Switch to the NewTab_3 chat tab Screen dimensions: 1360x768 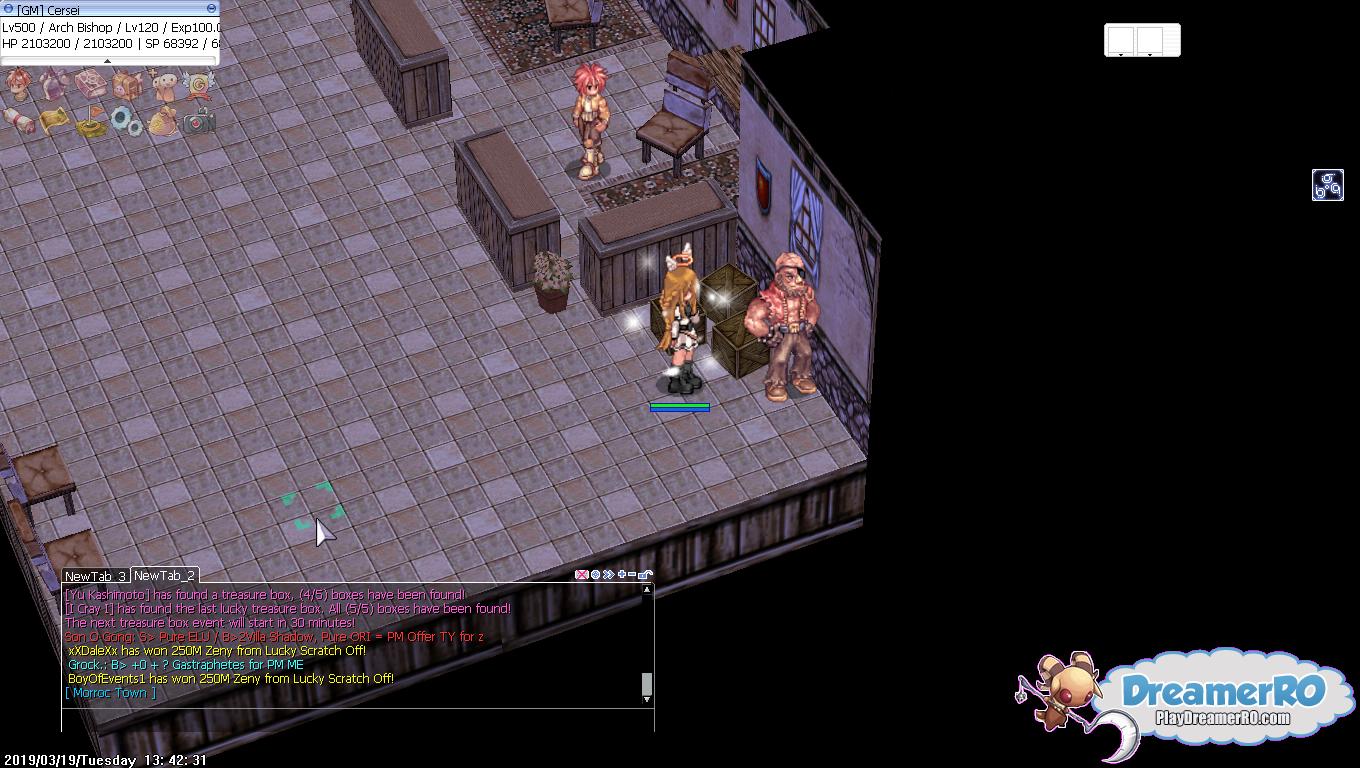click(95, 576)
